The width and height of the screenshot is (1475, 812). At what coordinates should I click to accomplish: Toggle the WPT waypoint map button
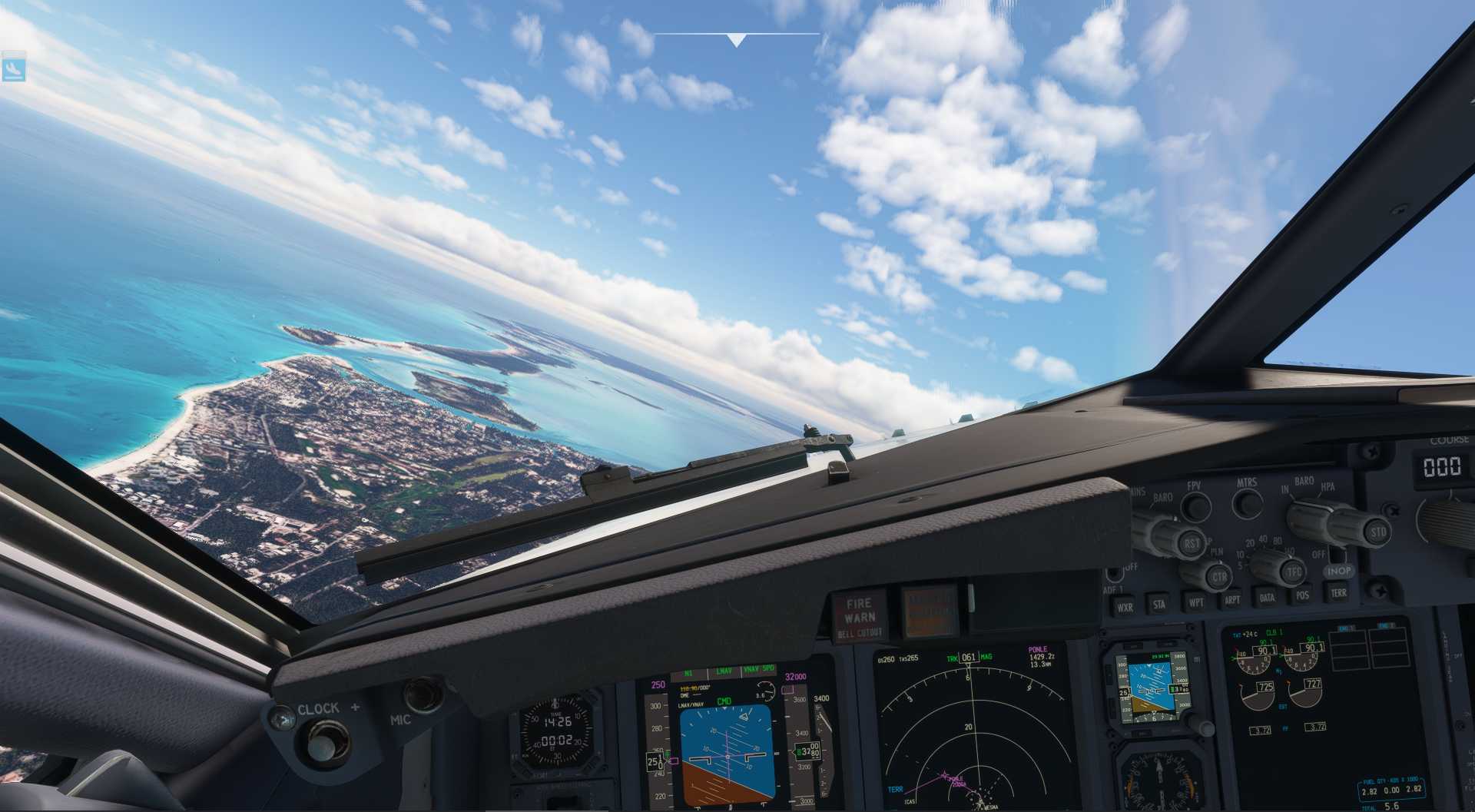(x=1196, y=602)
